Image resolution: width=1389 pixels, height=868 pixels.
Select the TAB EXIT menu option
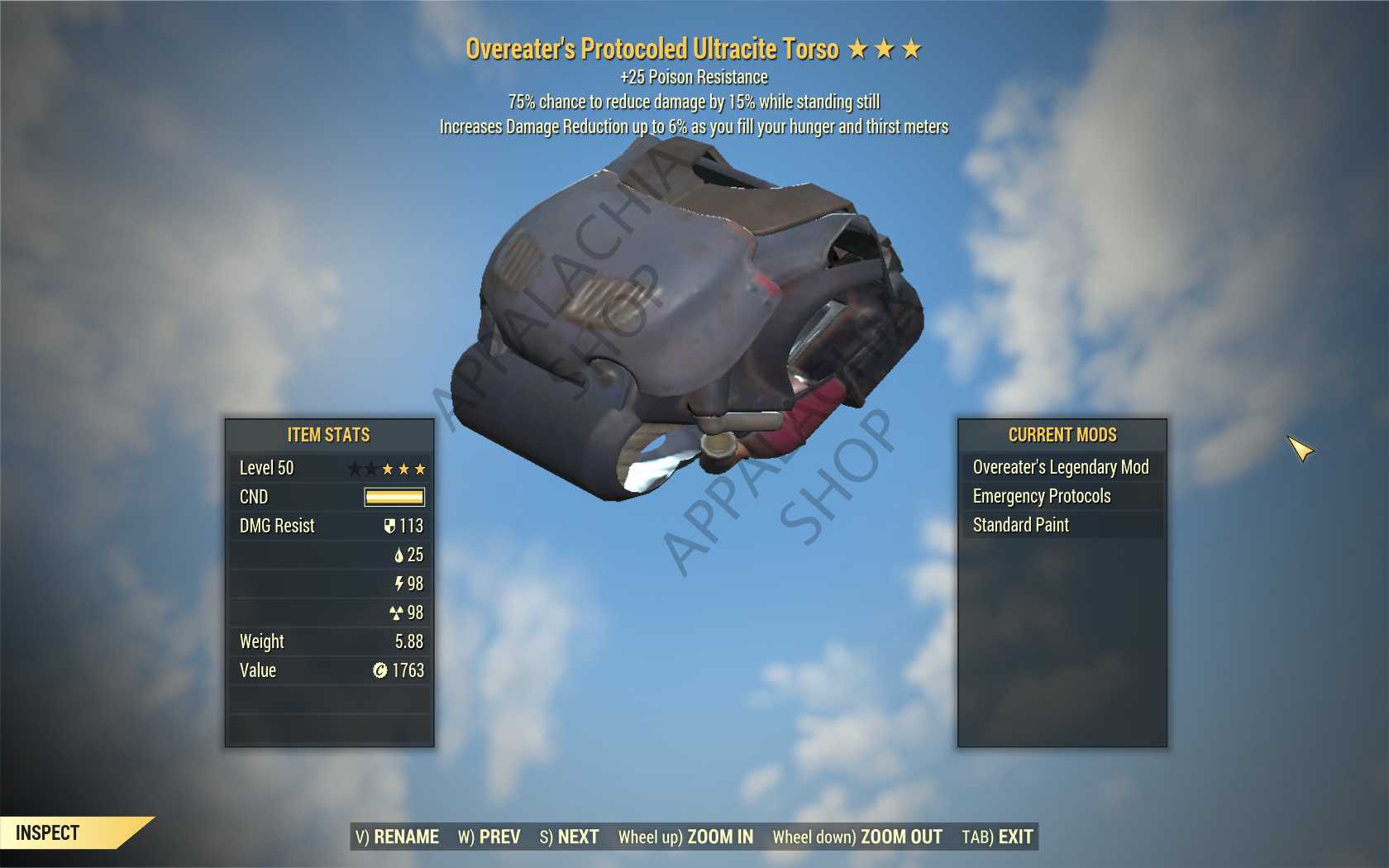[995, 837]
